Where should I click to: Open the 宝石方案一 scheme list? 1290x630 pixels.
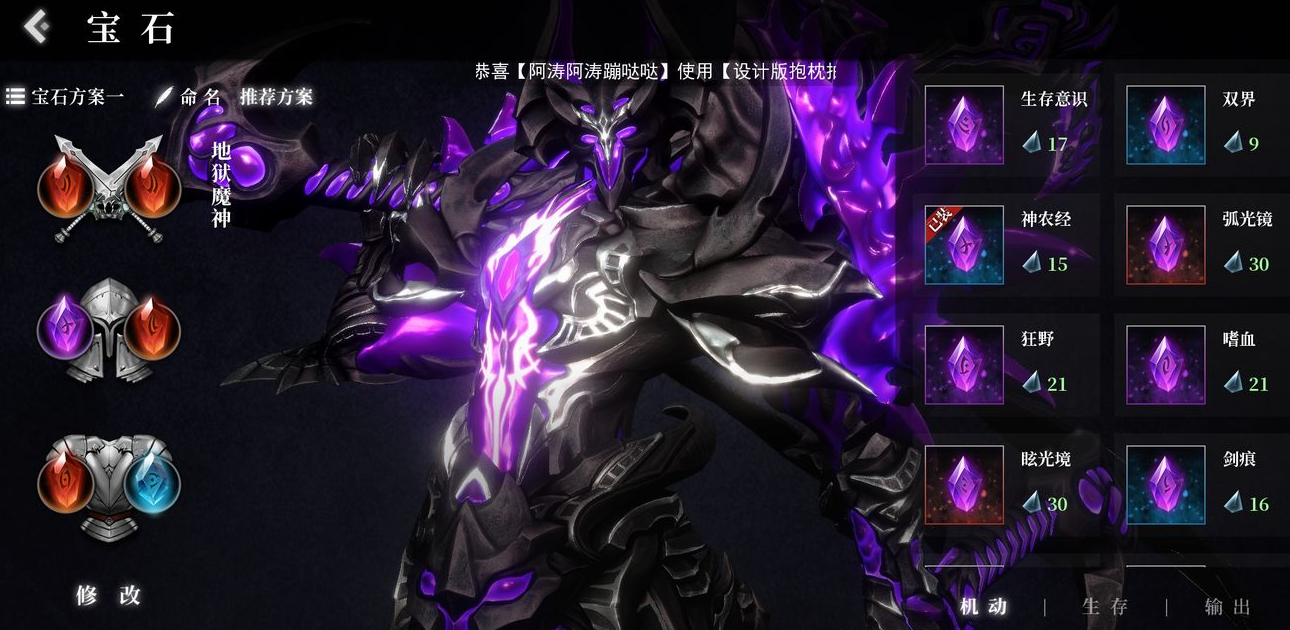coord(65,97)
